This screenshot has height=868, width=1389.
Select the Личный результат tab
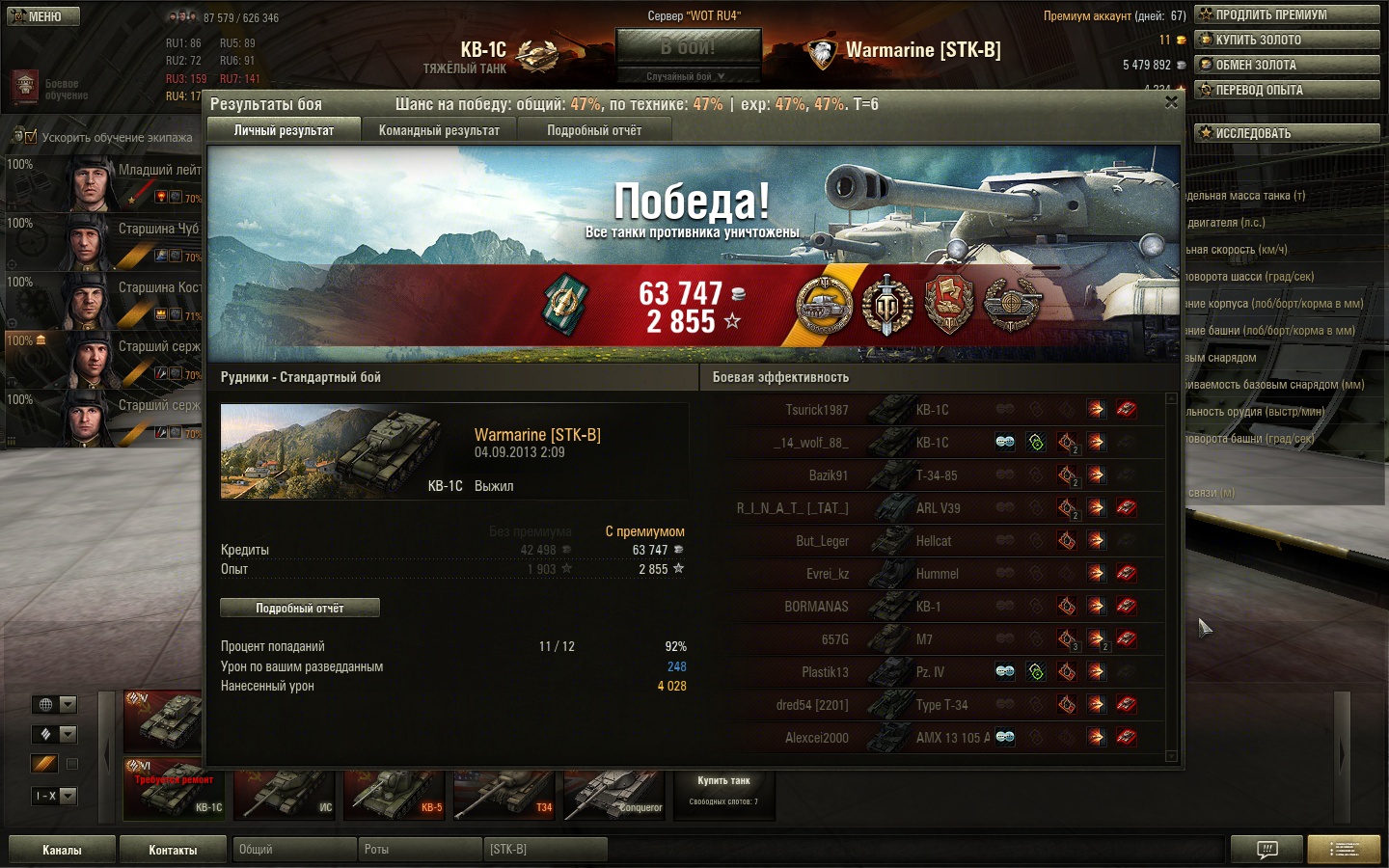tap(284, 130)
